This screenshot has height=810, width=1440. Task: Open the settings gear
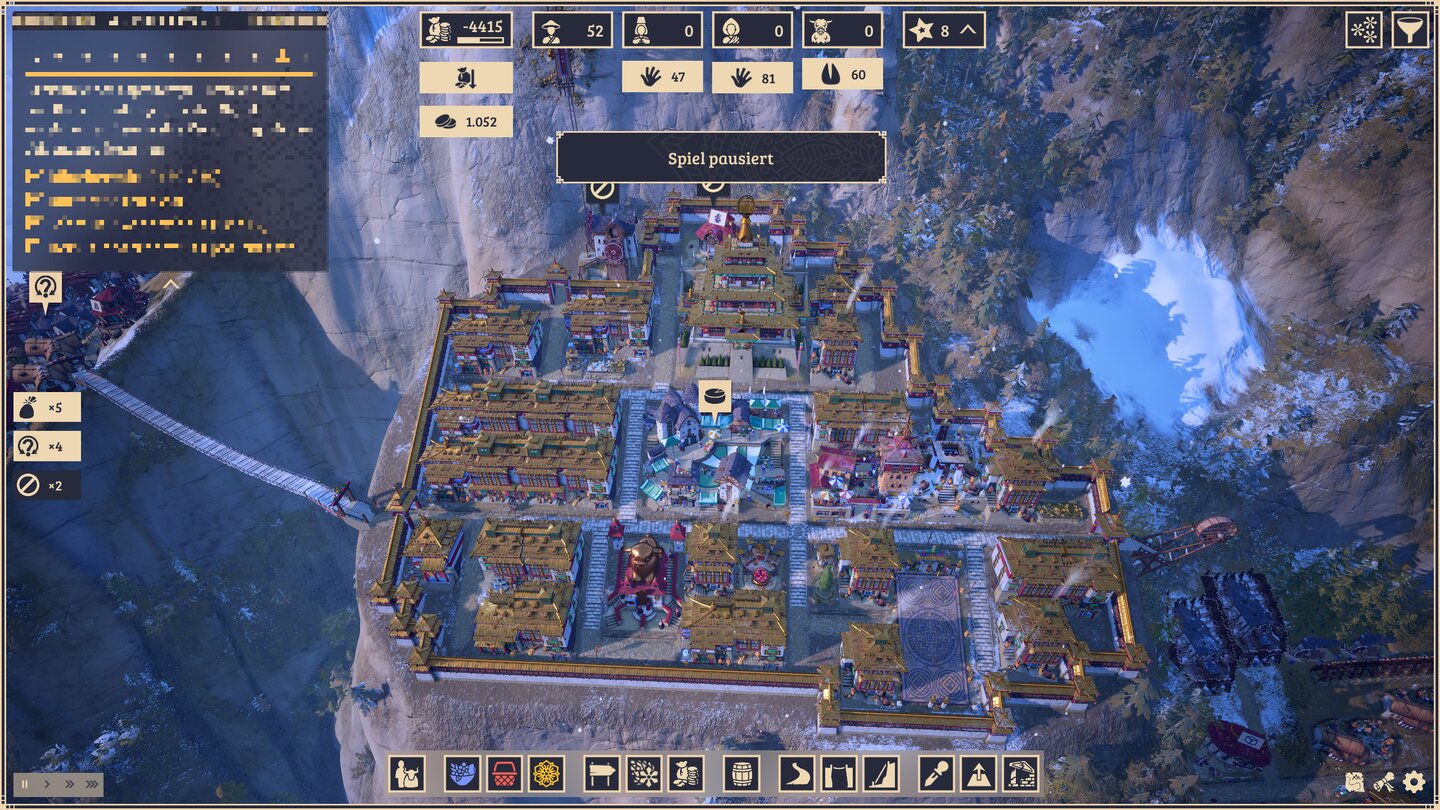pos(1413,781)
